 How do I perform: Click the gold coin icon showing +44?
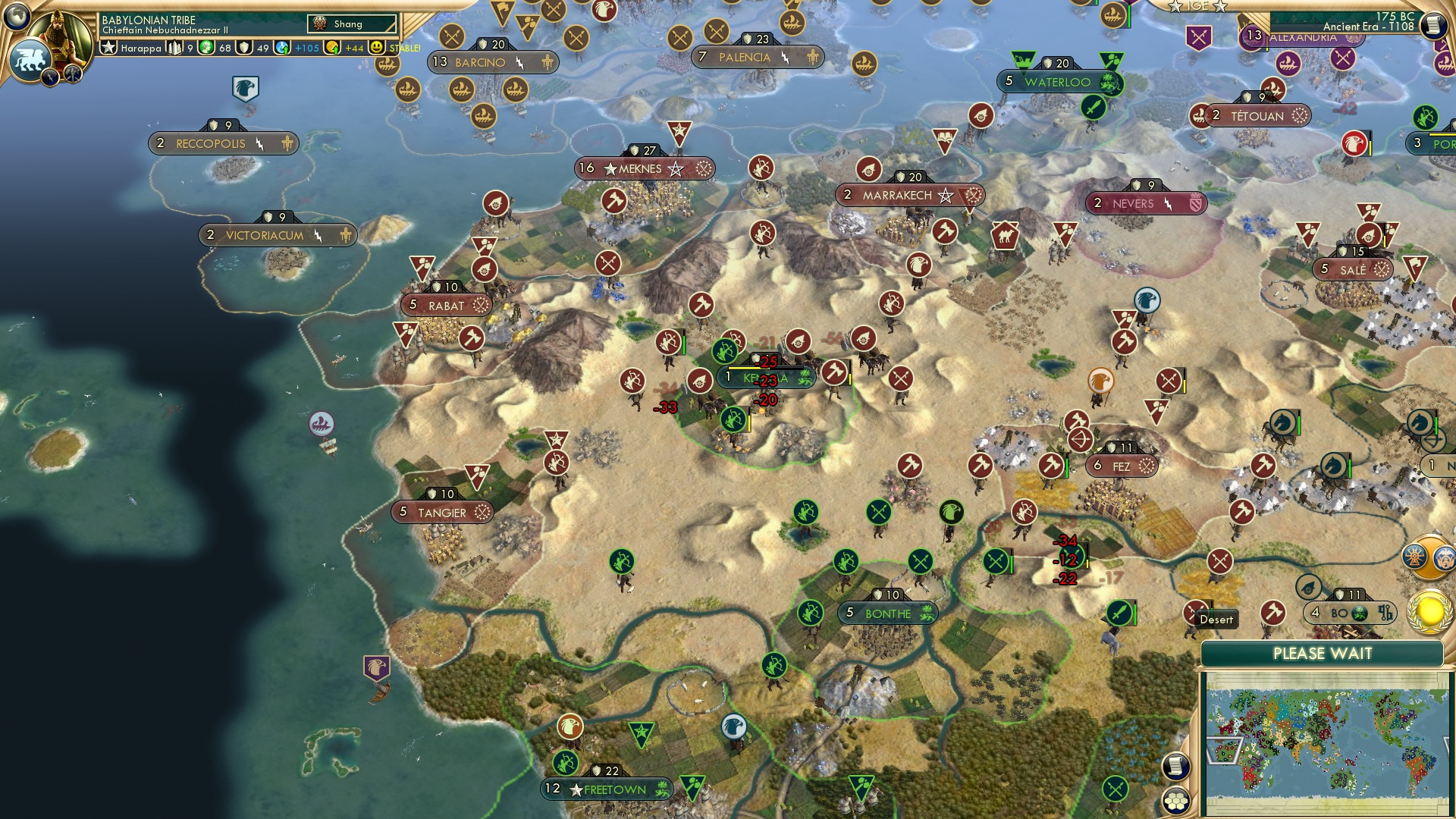331,48
